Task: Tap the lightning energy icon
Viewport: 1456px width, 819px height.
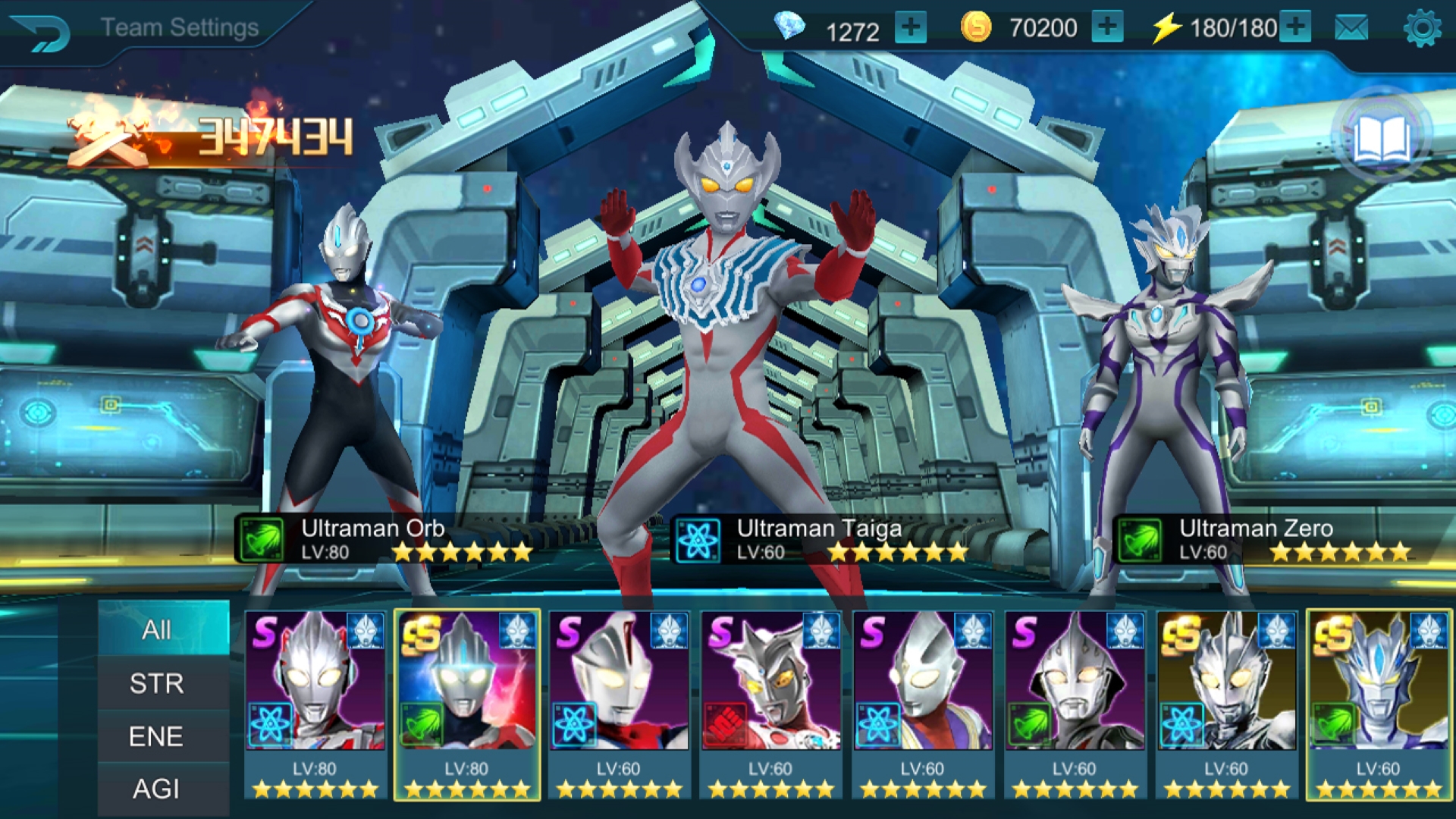Action: pos(1167,28)
